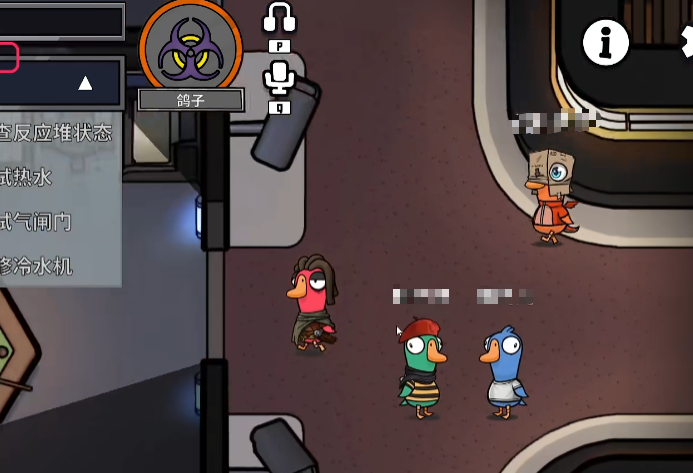The height and width of the screenshot is (473, 693).
Task: Collapse the task list with the white arrow
Action: point(85,83)
